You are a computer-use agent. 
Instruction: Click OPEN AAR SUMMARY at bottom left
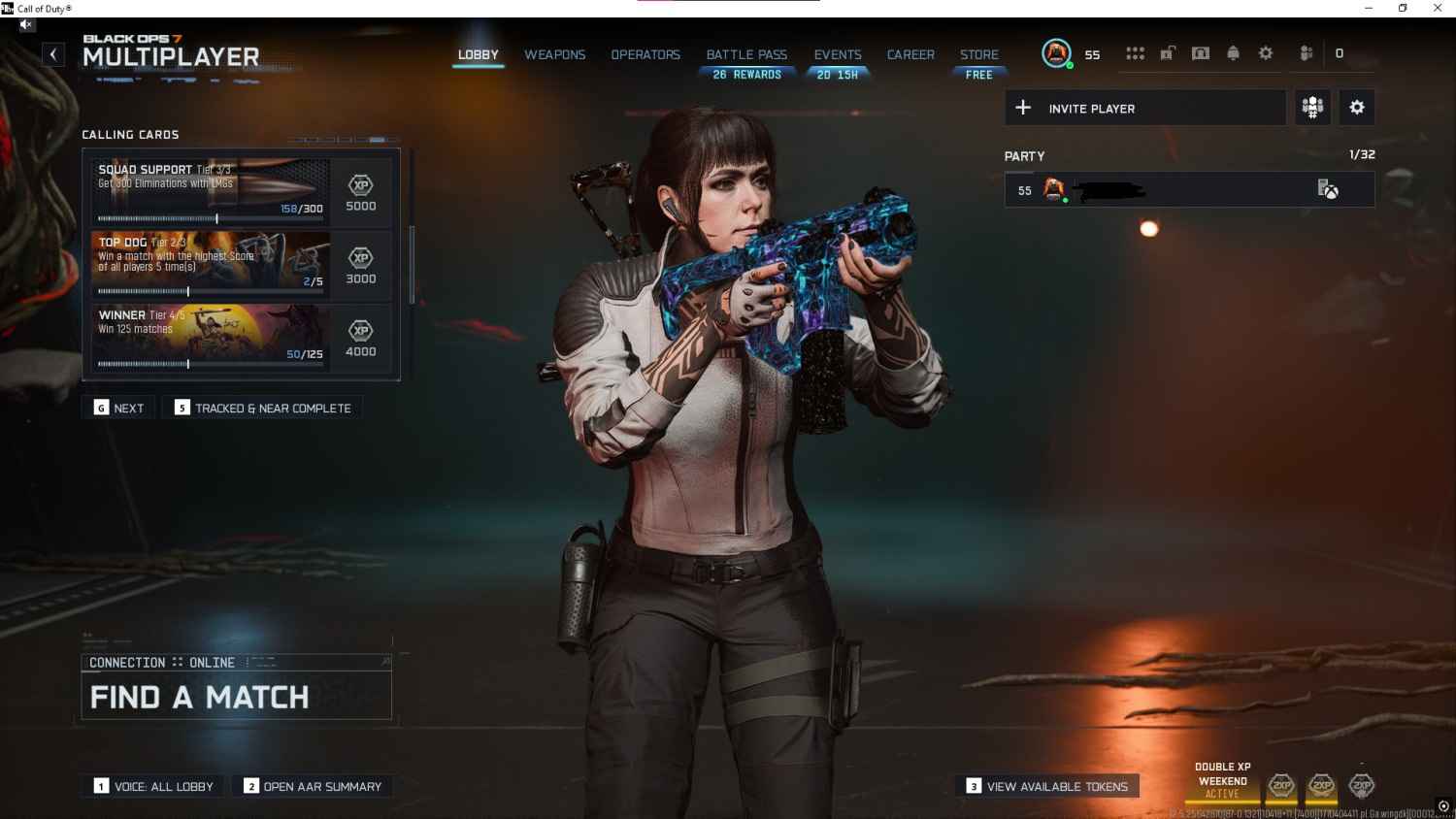coord(313,786)
